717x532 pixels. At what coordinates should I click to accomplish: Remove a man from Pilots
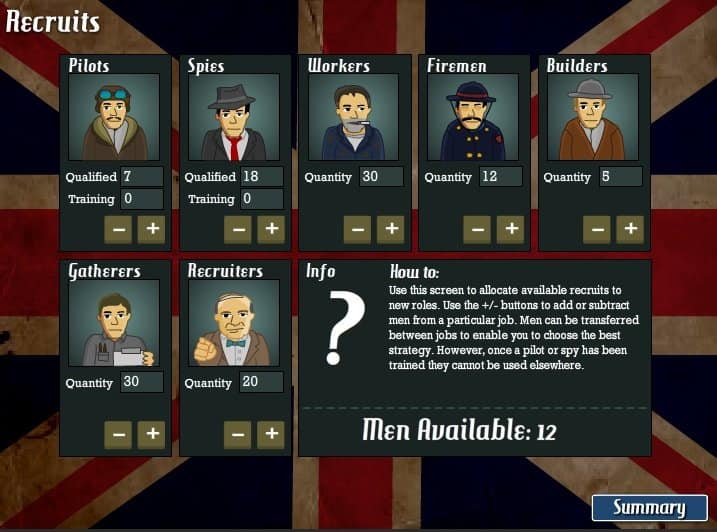coord(118,229)
